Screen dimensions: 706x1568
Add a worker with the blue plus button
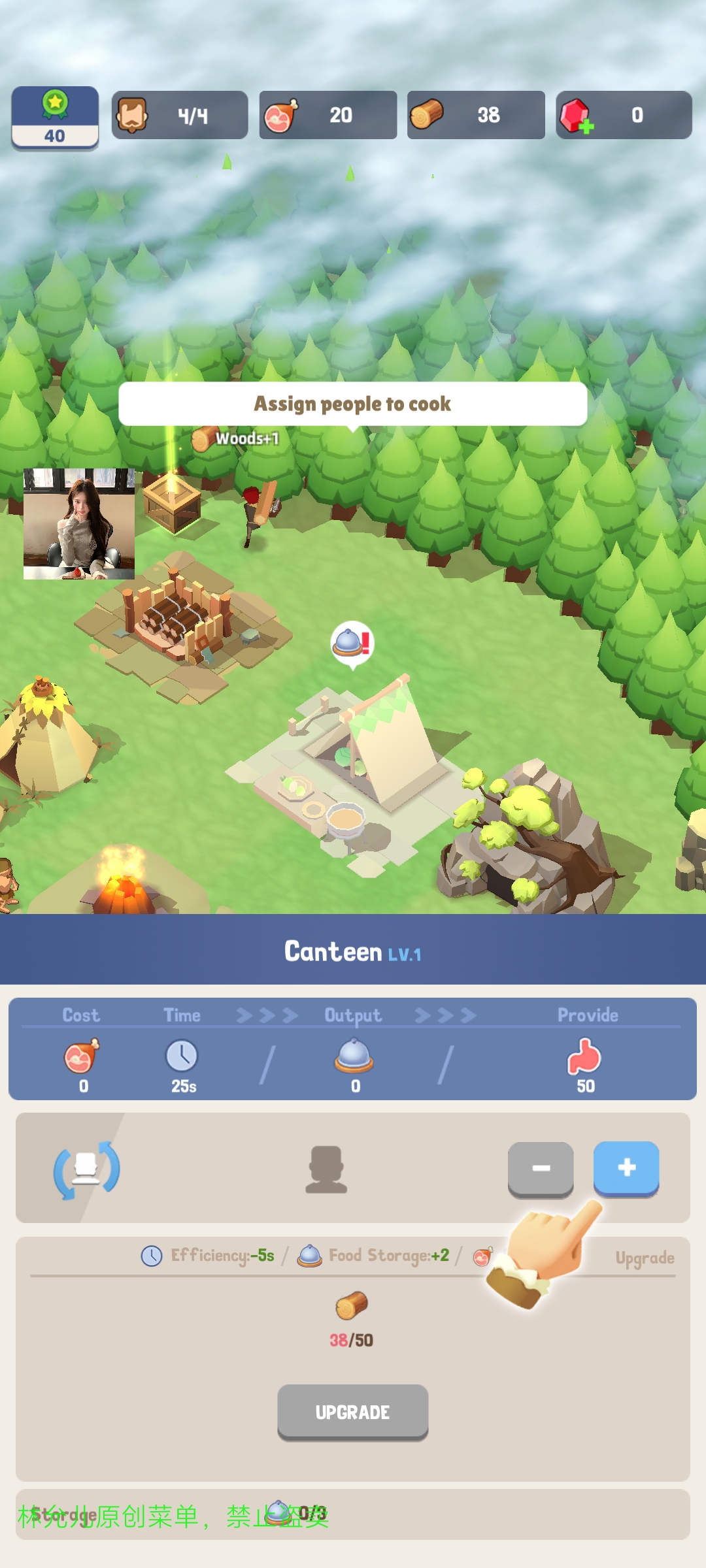[626, 1168]
